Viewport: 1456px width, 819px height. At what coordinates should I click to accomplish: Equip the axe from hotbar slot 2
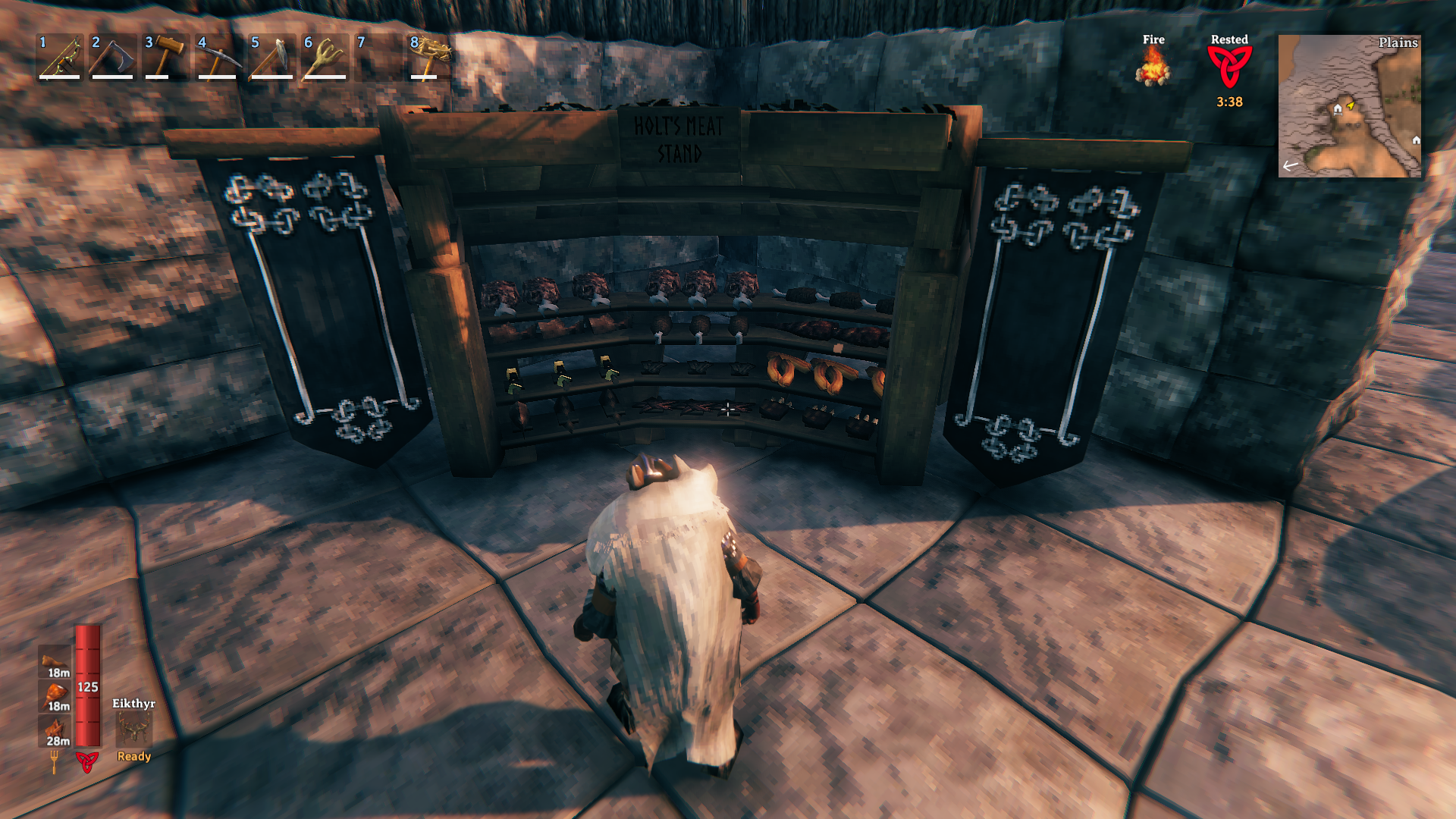tap(113, 56)
